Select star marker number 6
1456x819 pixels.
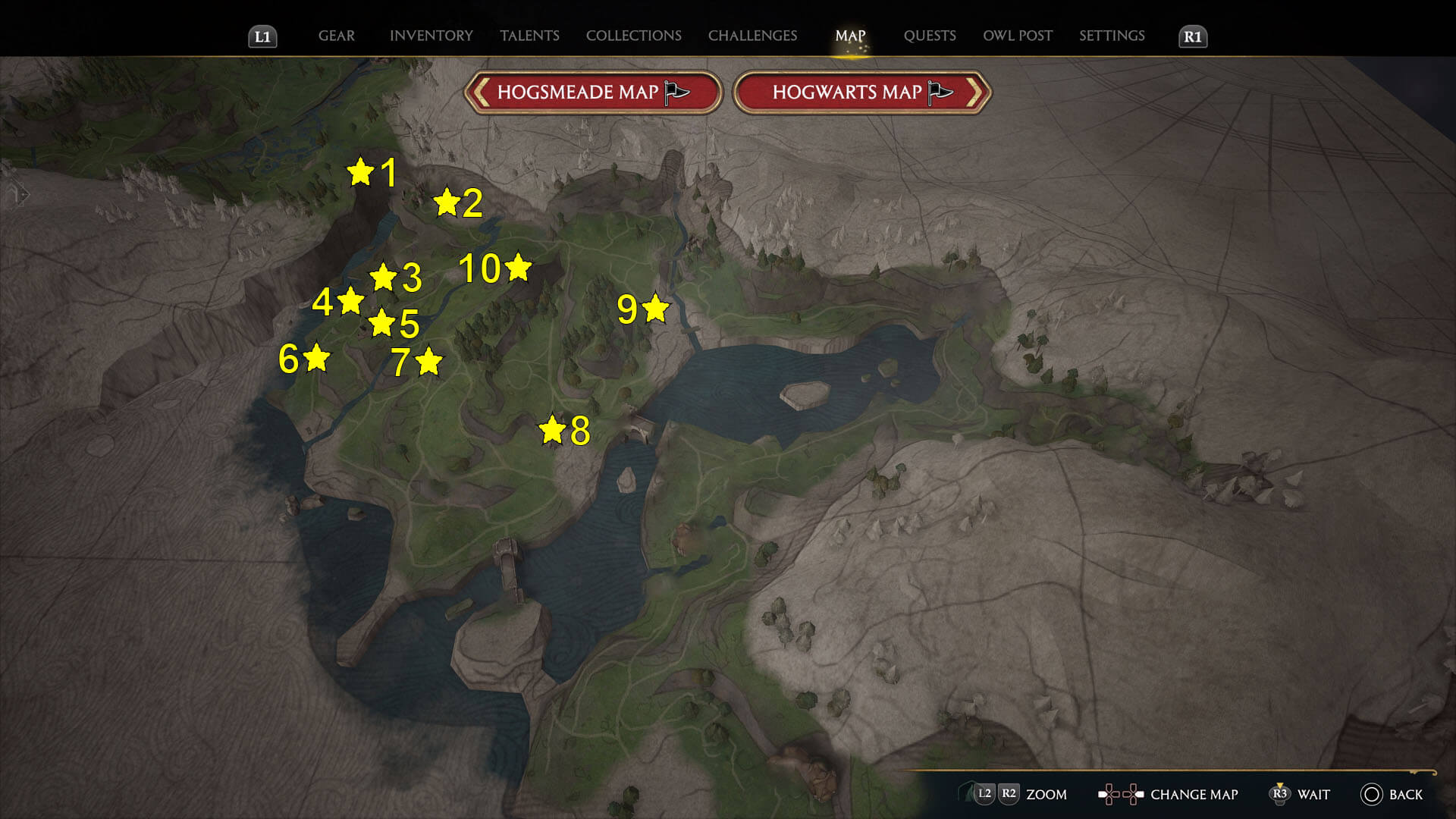point(317,358)
